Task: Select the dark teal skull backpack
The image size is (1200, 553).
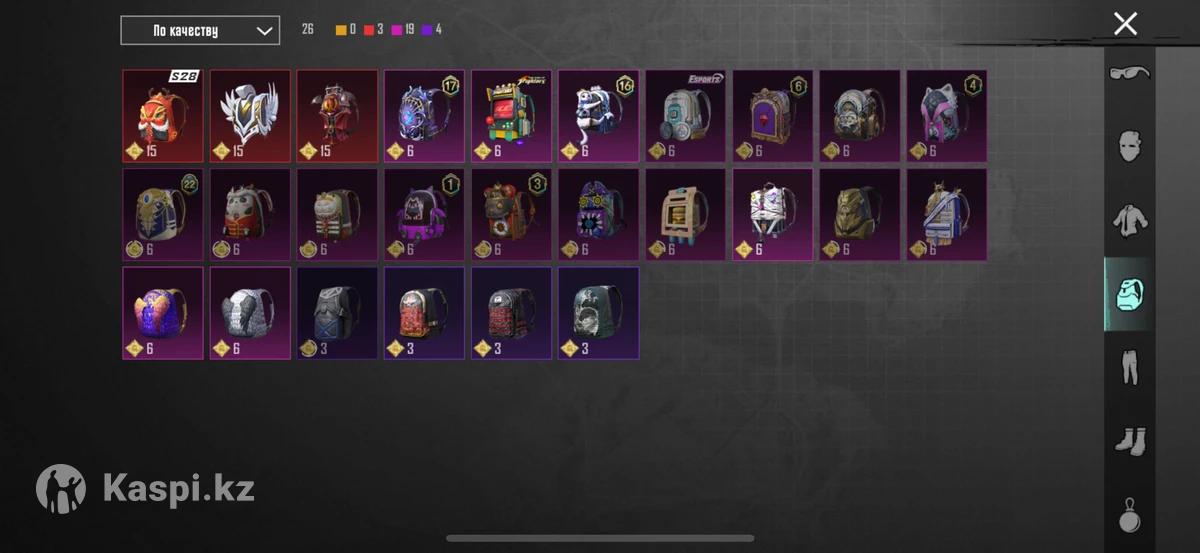Action: coord(598,312)
